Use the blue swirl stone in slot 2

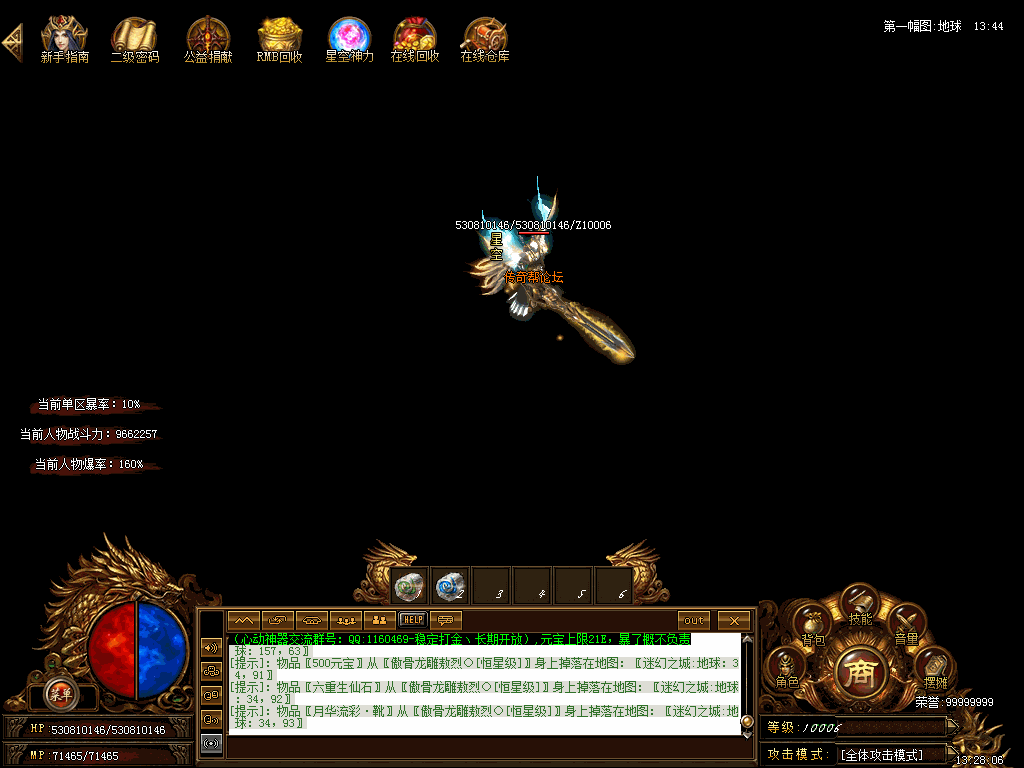(450, 586)
